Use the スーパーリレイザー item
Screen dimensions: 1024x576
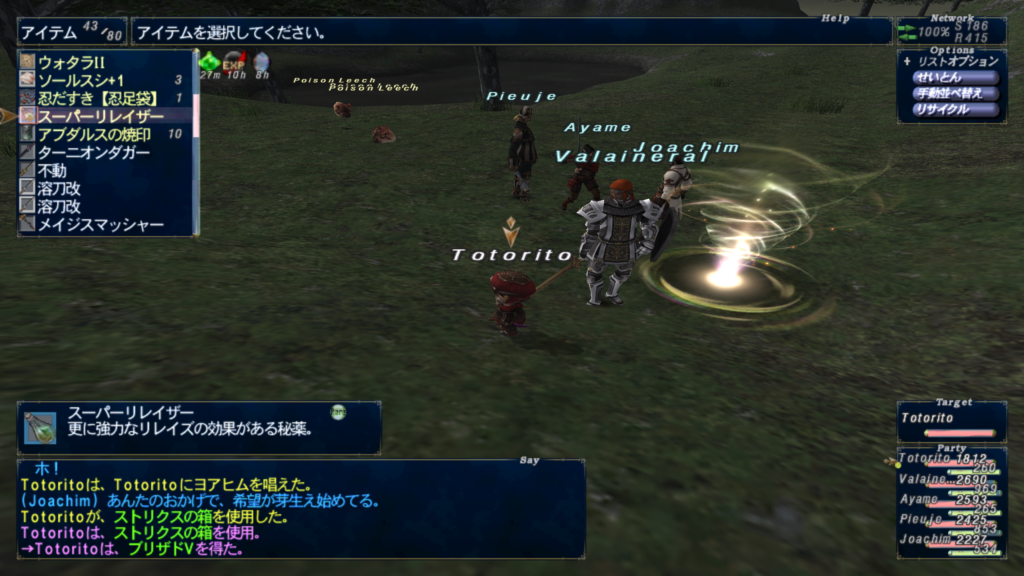pyautogui.click(x=95, y=116)
